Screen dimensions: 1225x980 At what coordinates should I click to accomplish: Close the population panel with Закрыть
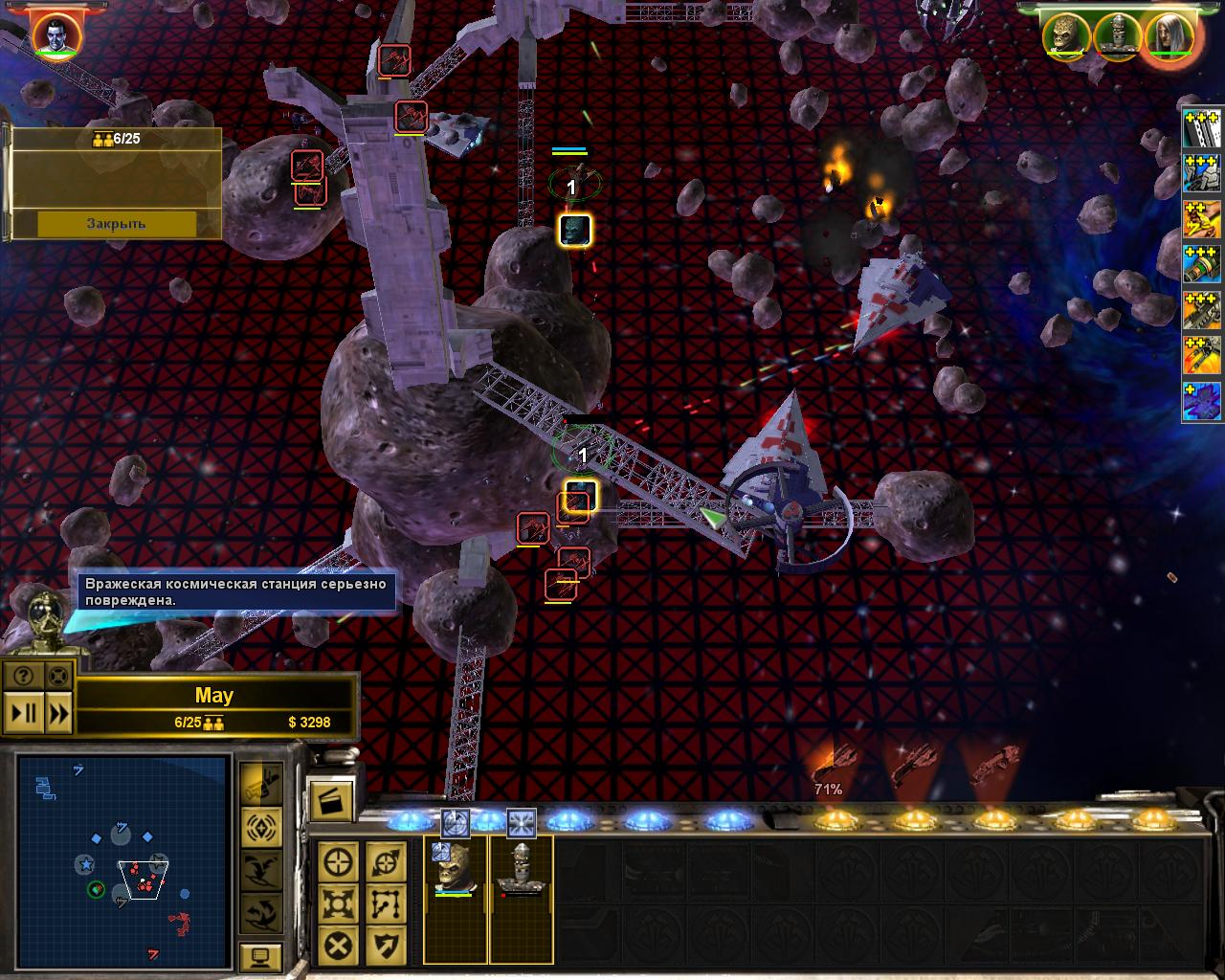click(116, 223)
